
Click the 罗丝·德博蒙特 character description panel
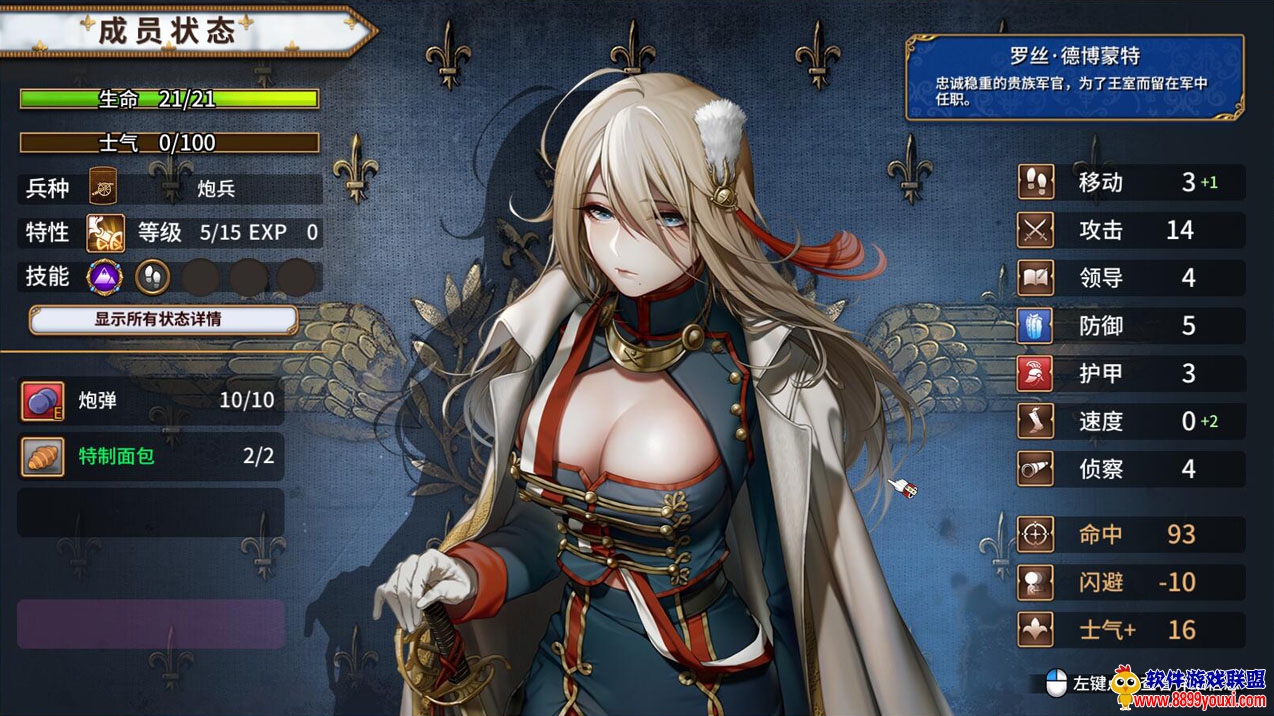pos(1074,77)
